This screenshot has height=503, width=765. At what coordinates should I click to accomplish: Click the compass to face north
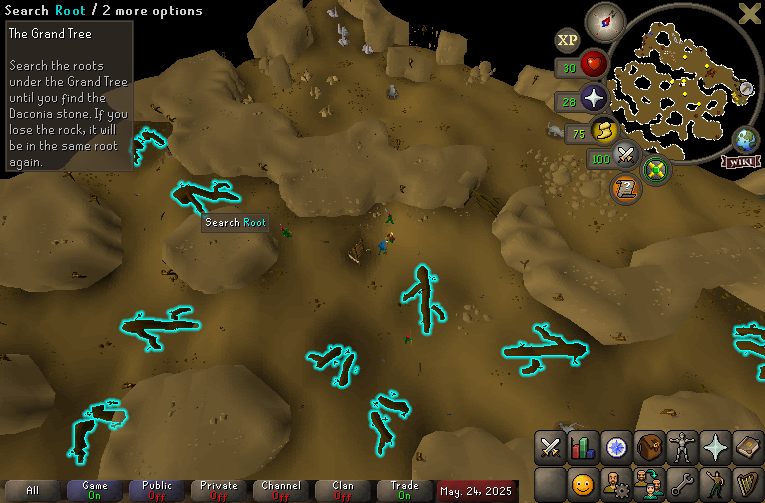(604, 19)
